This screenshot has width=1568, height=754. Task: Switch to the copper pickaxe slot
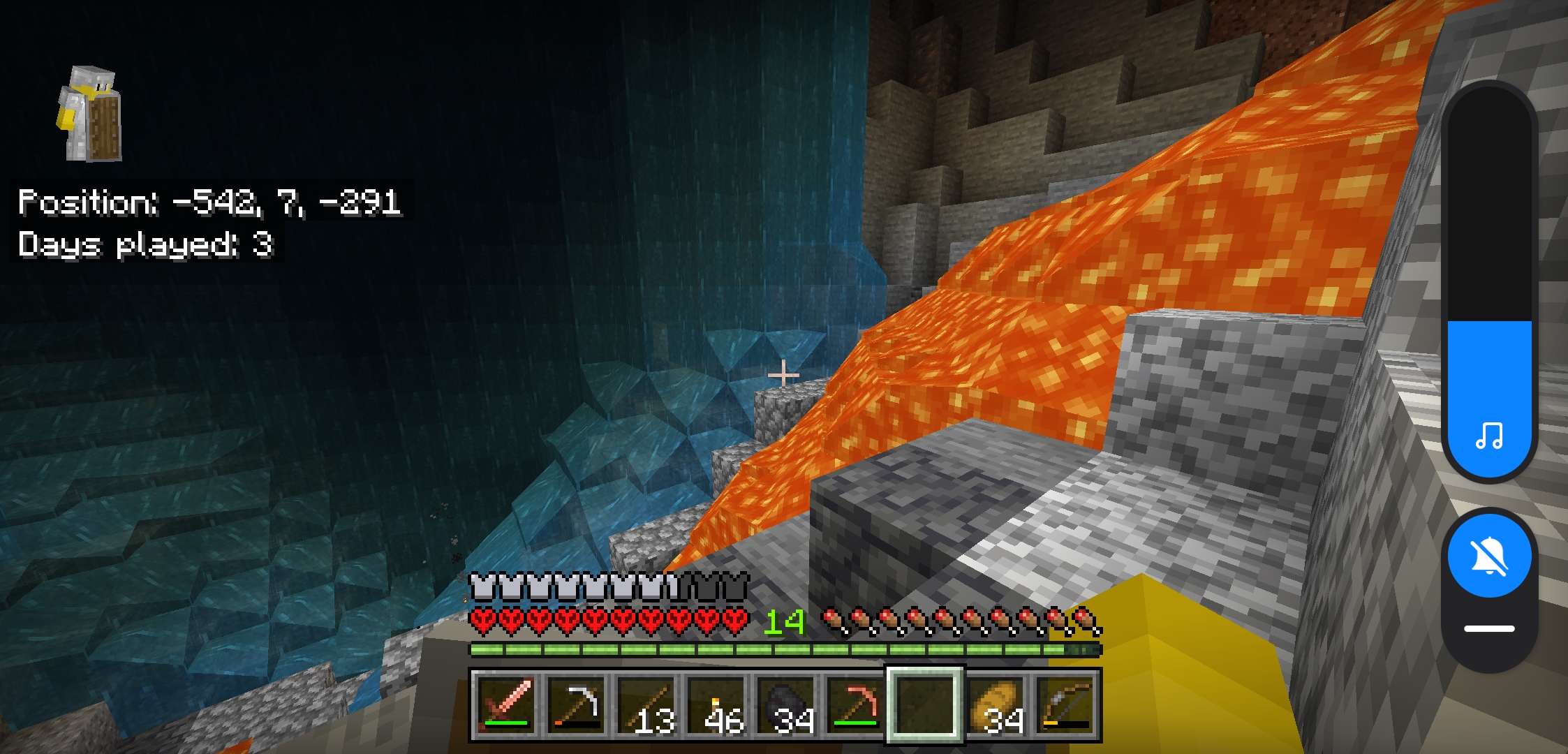(x=855, y=704)
